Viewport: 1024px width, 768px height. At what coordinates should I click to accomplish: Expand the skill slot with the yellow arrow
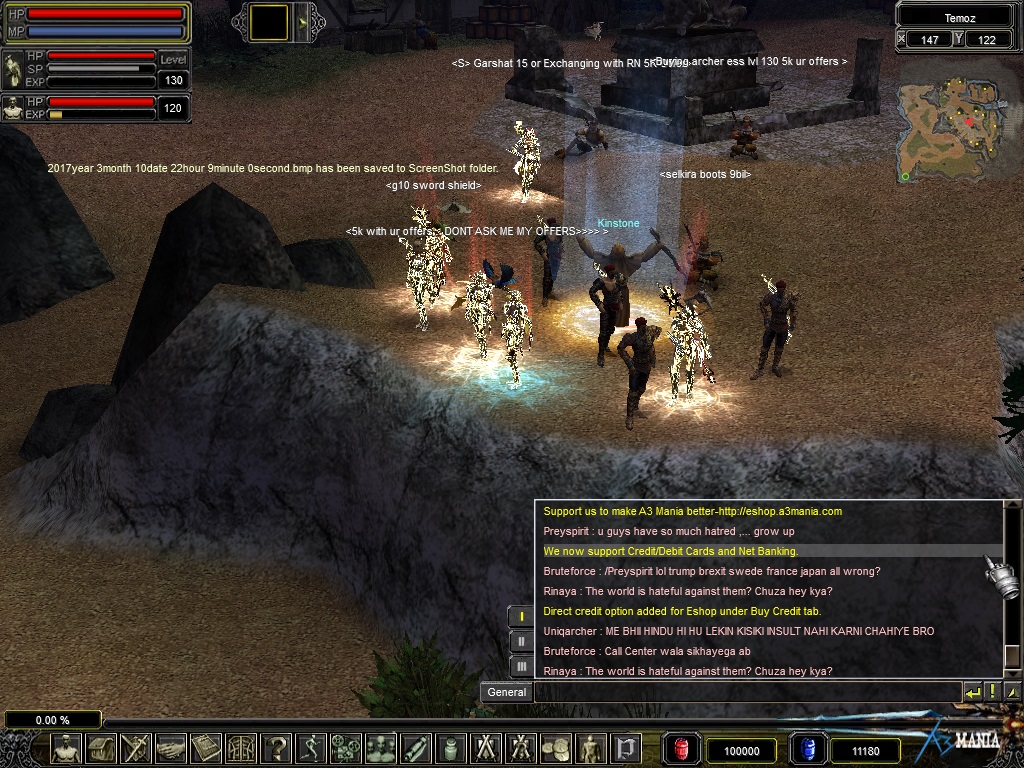299,22
